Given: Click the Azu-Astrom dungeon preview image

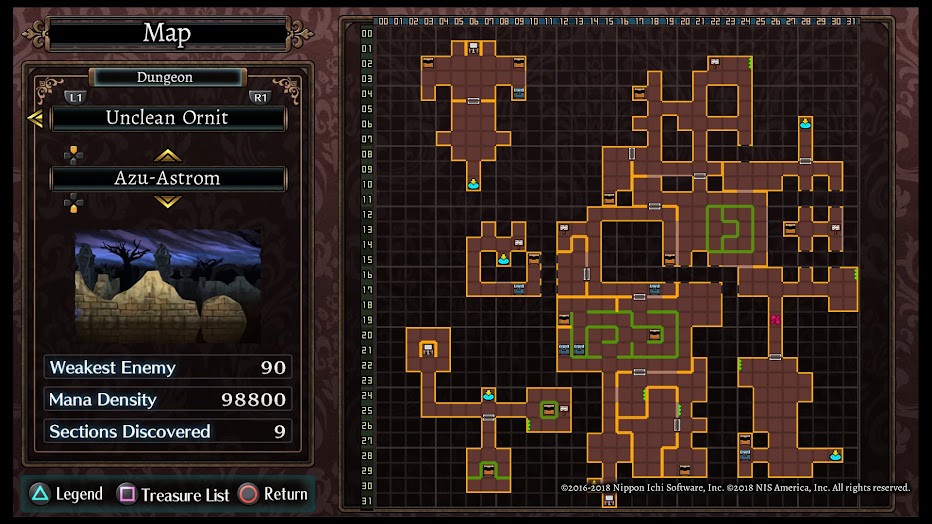Looking at the screenshot, I should tap(168, 287).
